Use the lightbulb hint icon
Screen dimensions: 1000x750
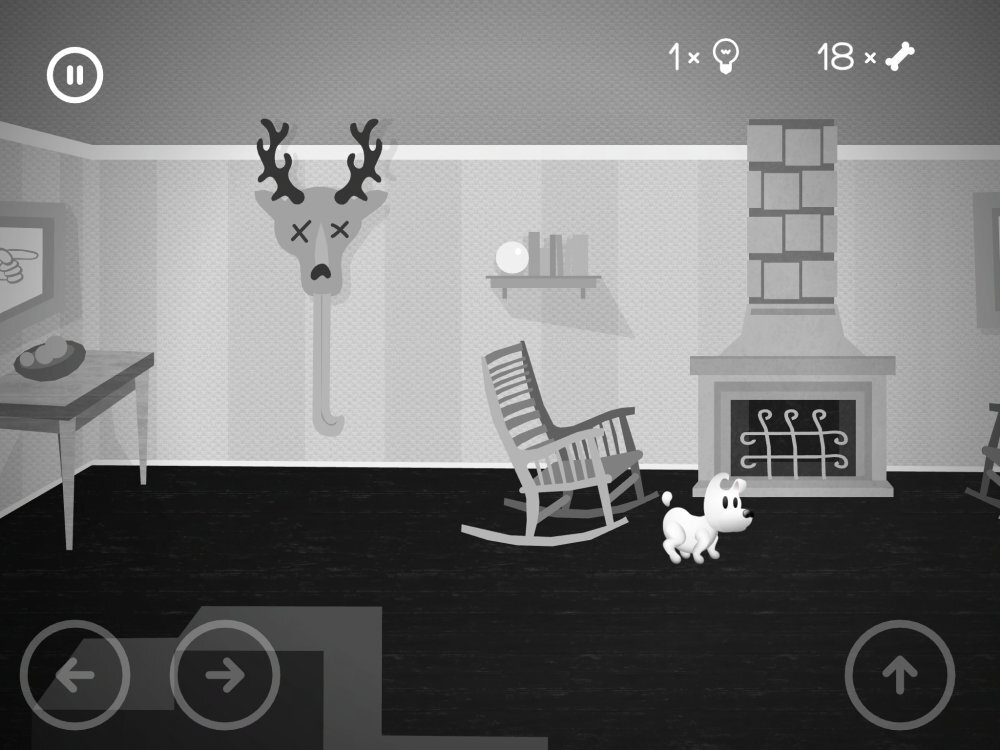pyautogui.click(x=725, y=57)
